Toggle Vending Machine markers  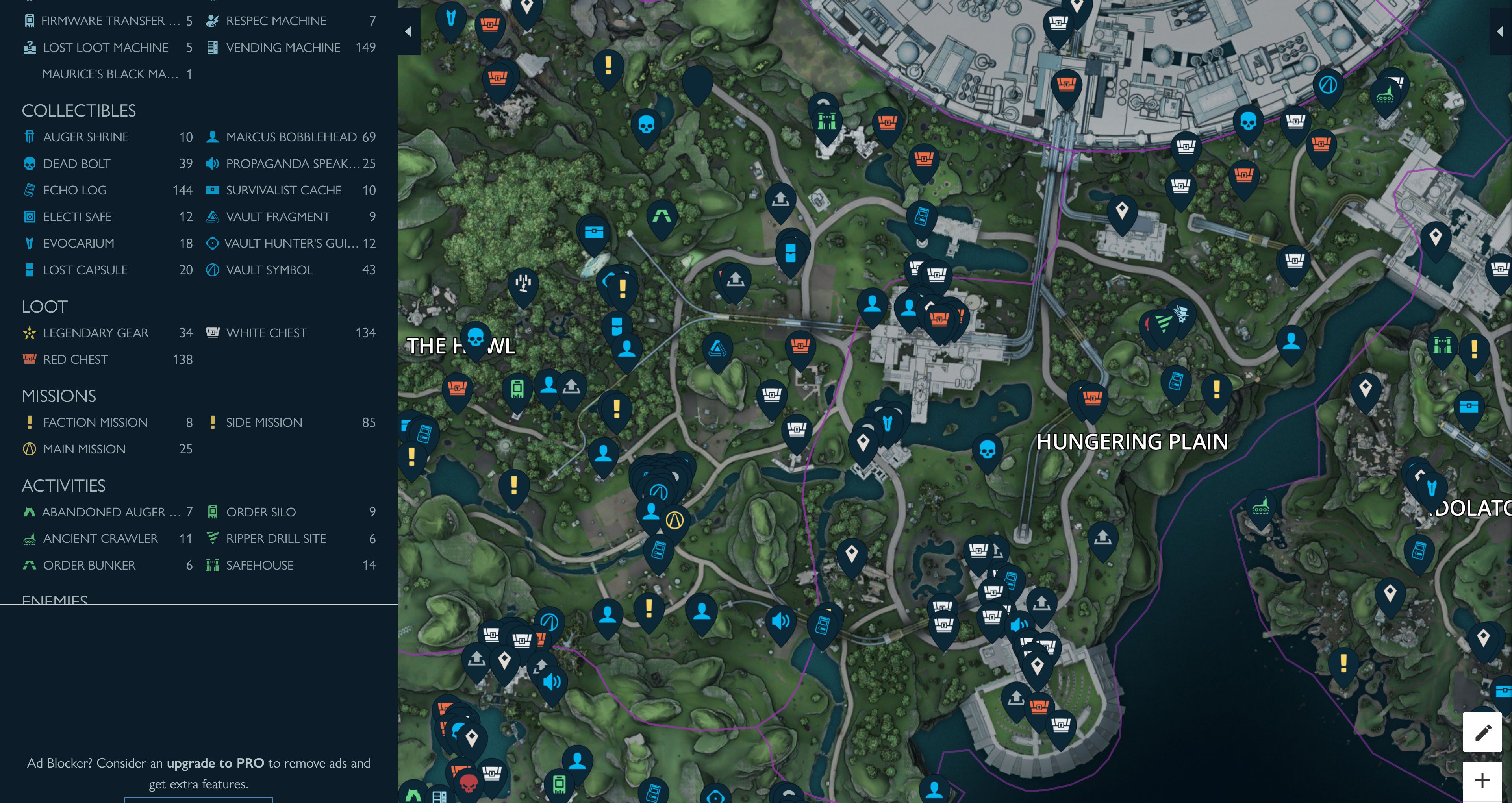click(283, 48)
